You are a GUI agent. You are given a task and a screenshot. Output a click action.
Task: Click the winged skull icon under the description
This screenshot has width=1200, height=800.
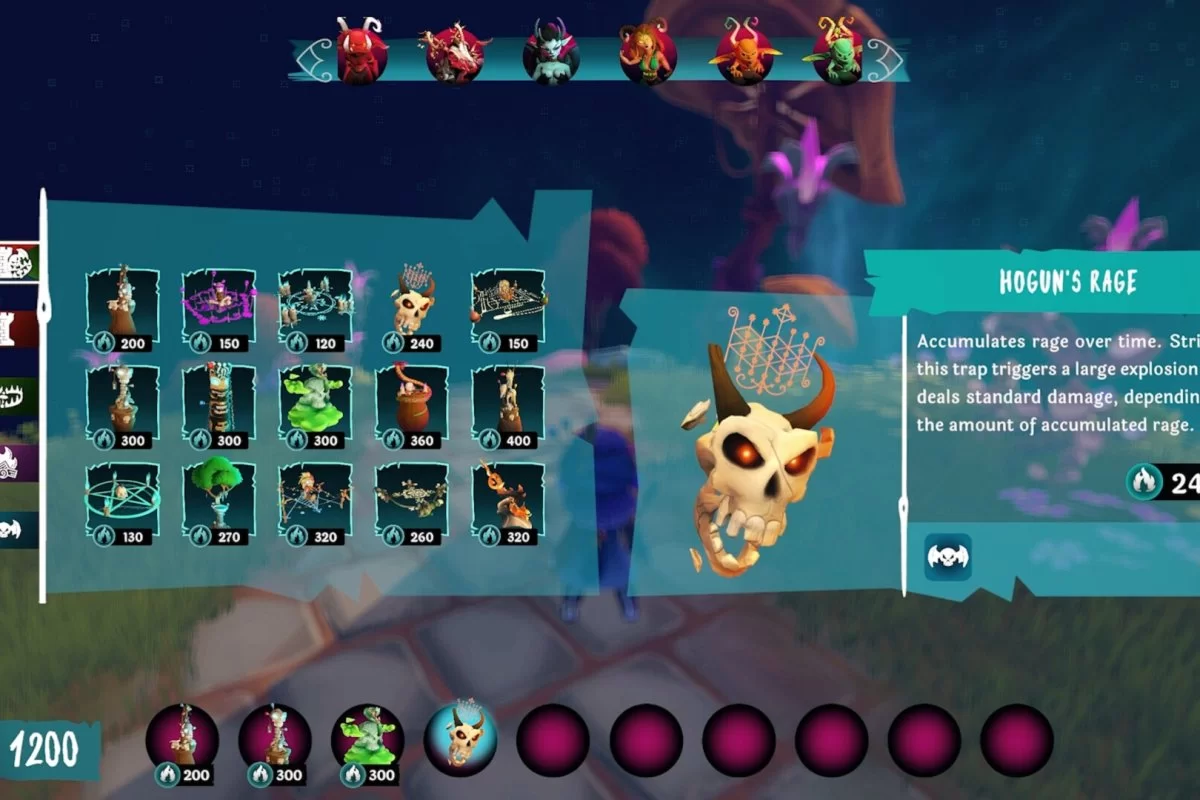pyautogui.click(x=947, y=556)
